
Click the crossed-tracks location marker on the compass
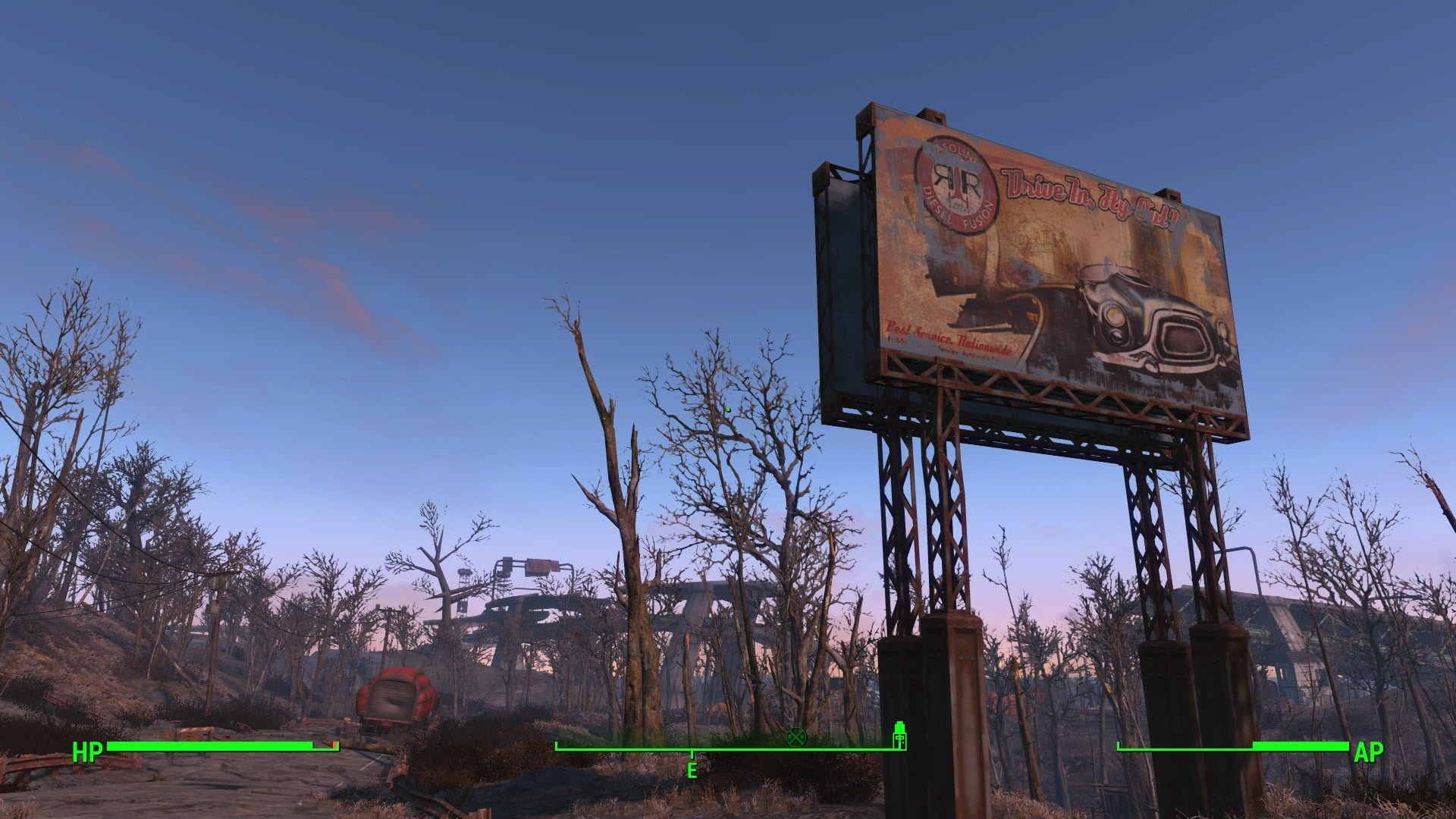click(x=796, y=738)
